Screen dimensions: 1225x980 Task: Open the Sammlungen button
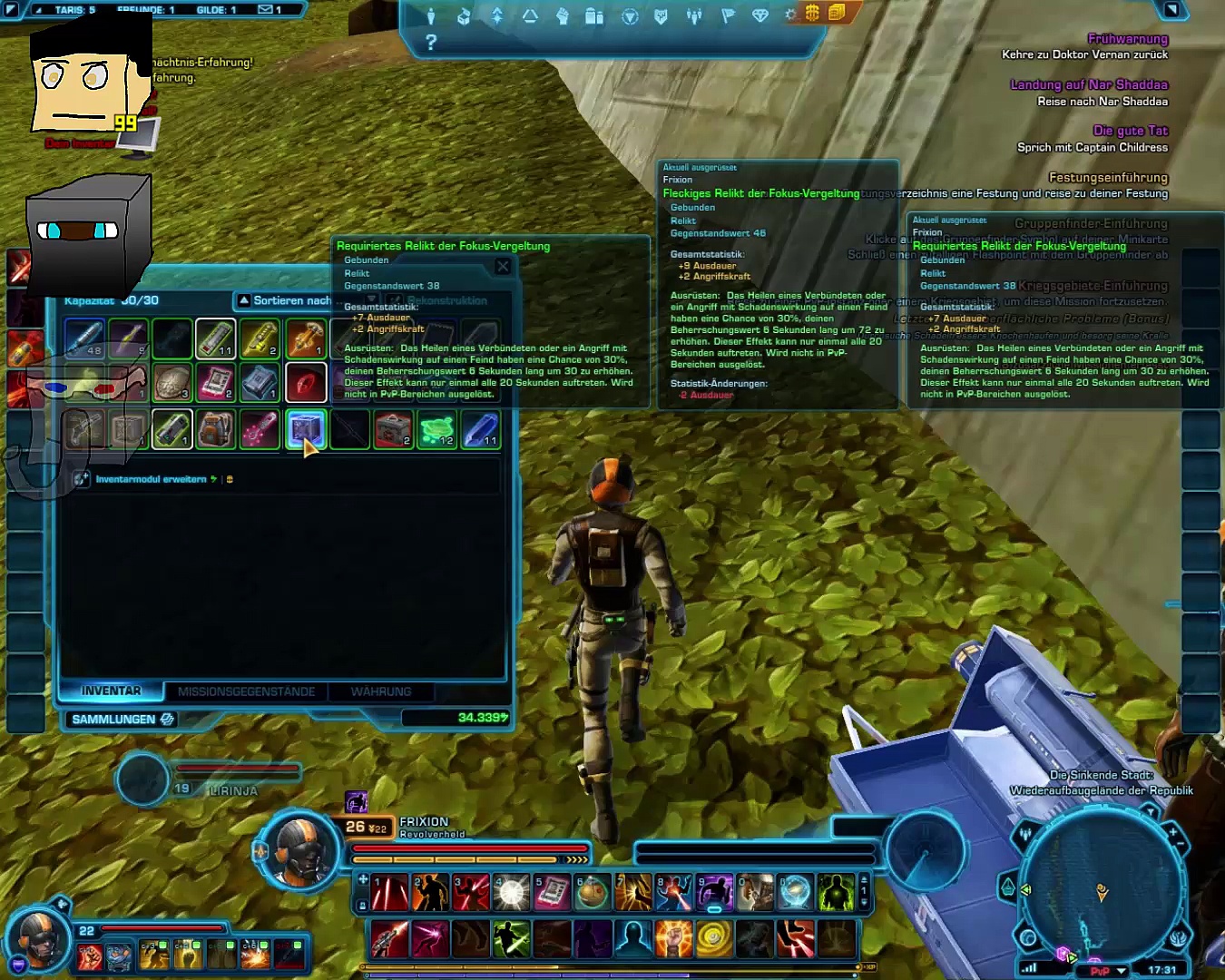(122, 720)
